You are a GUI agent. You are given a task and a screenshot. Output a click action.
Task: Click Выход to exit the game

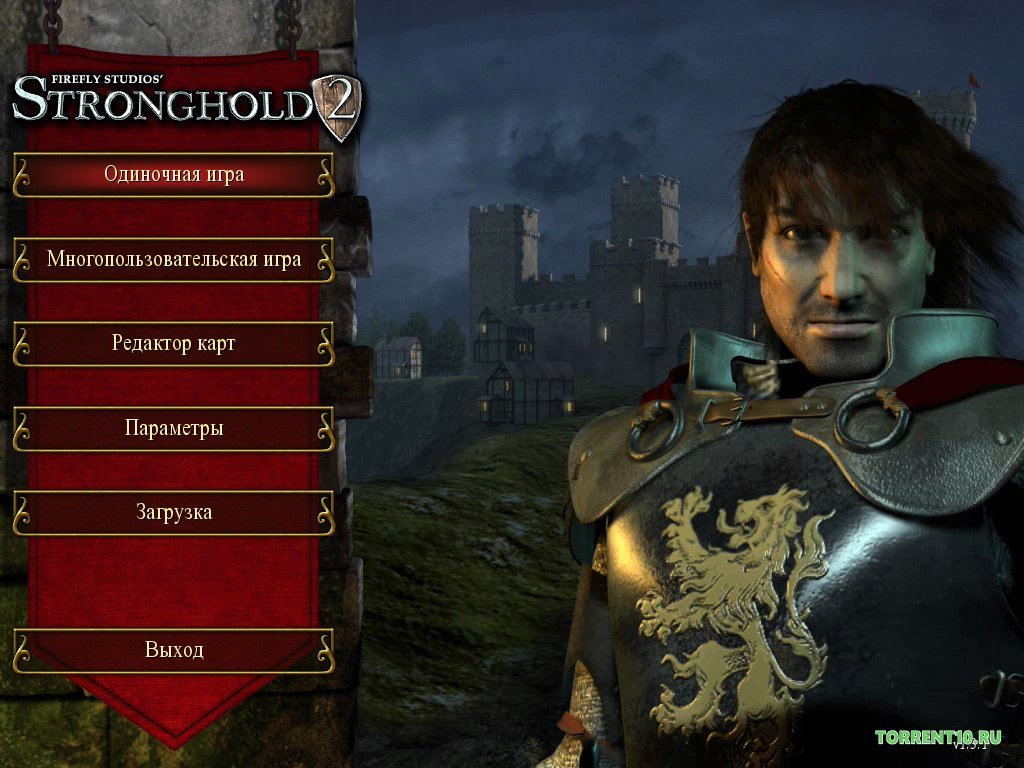(x=174, y=650)
